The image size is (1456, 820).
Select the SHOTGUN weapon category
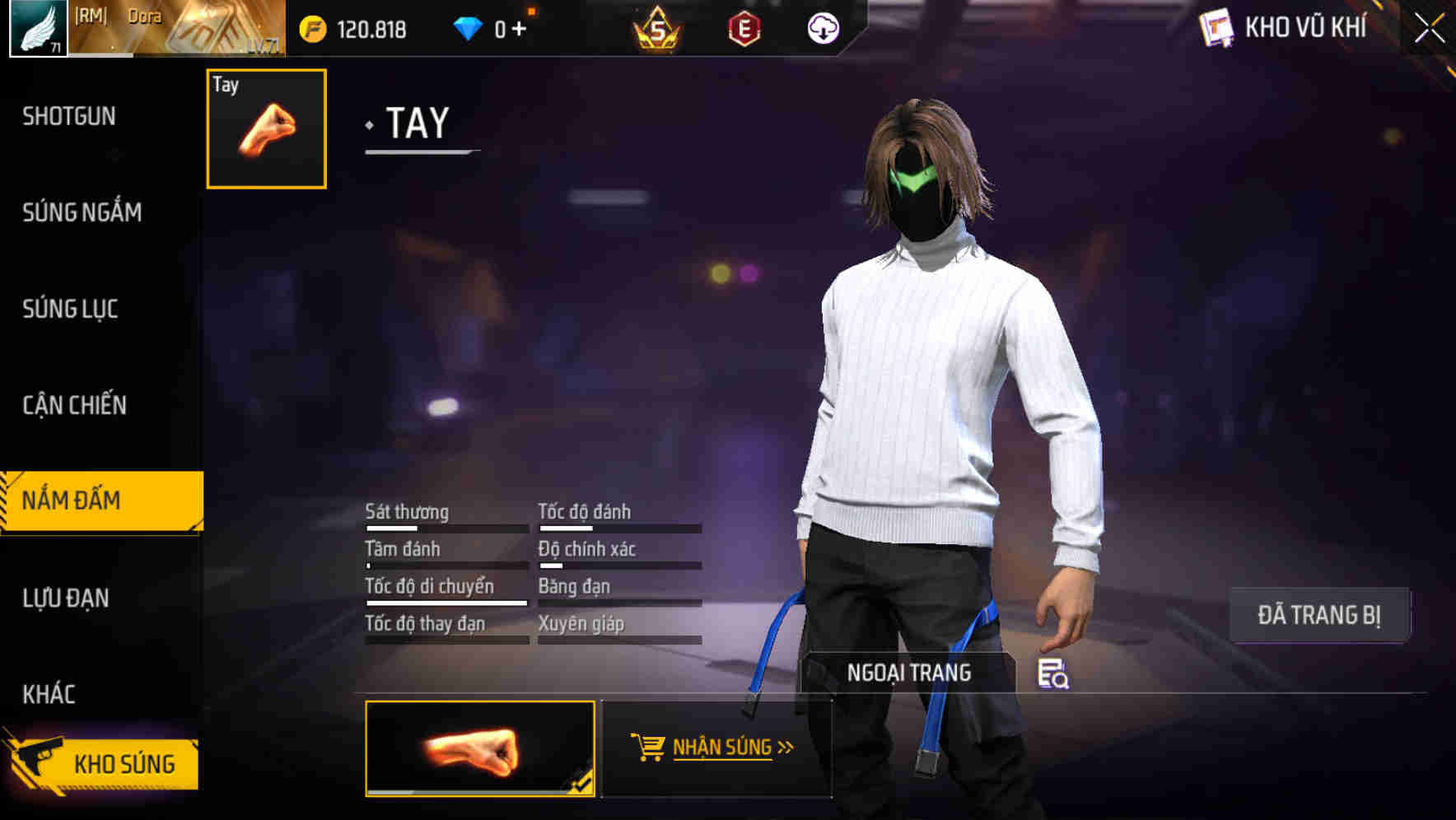coord(68,116)
